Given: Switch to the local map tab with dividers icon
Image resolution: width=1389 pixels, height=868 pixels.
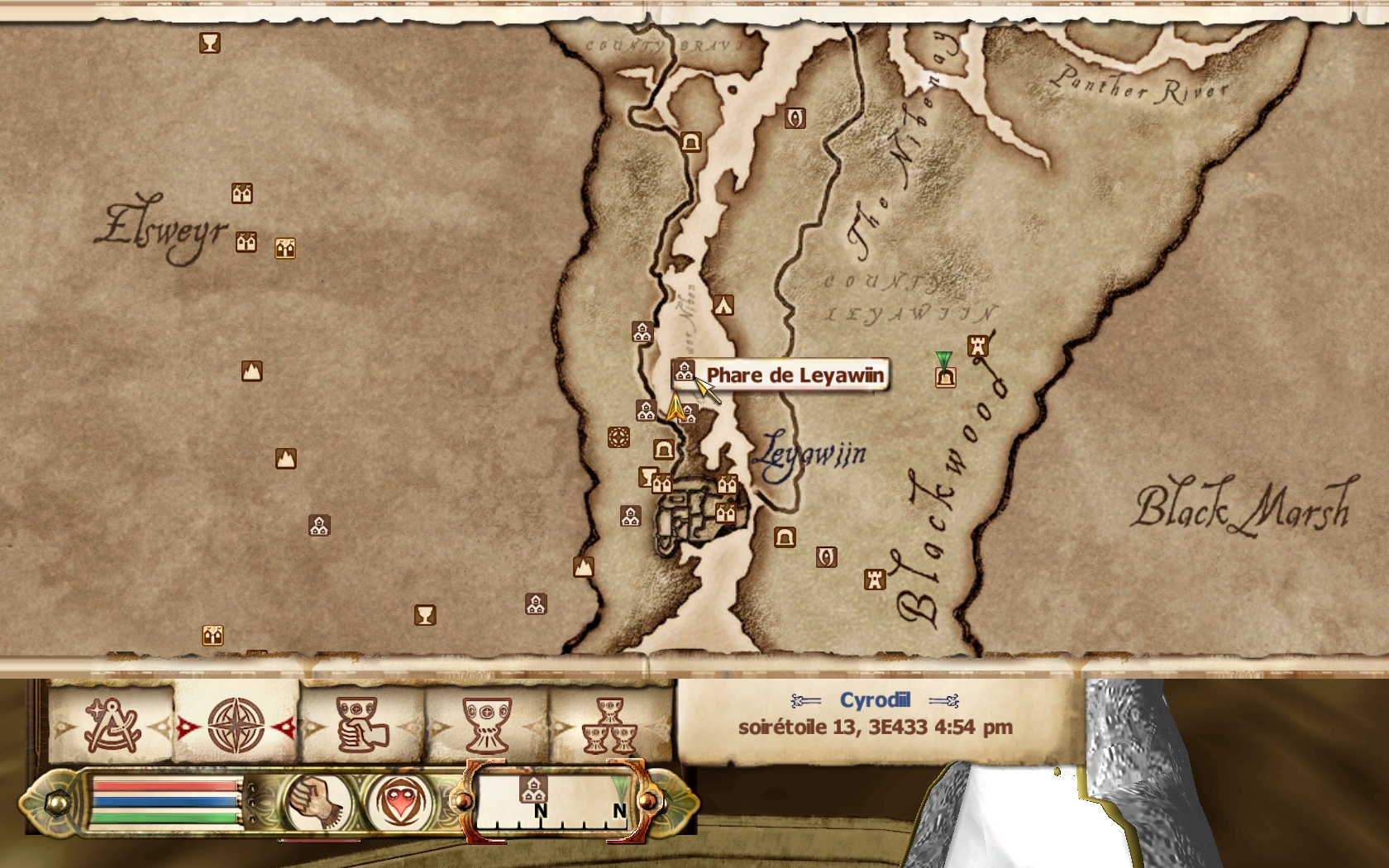Looking at the screenshot, I should click(x=111, y=725).
